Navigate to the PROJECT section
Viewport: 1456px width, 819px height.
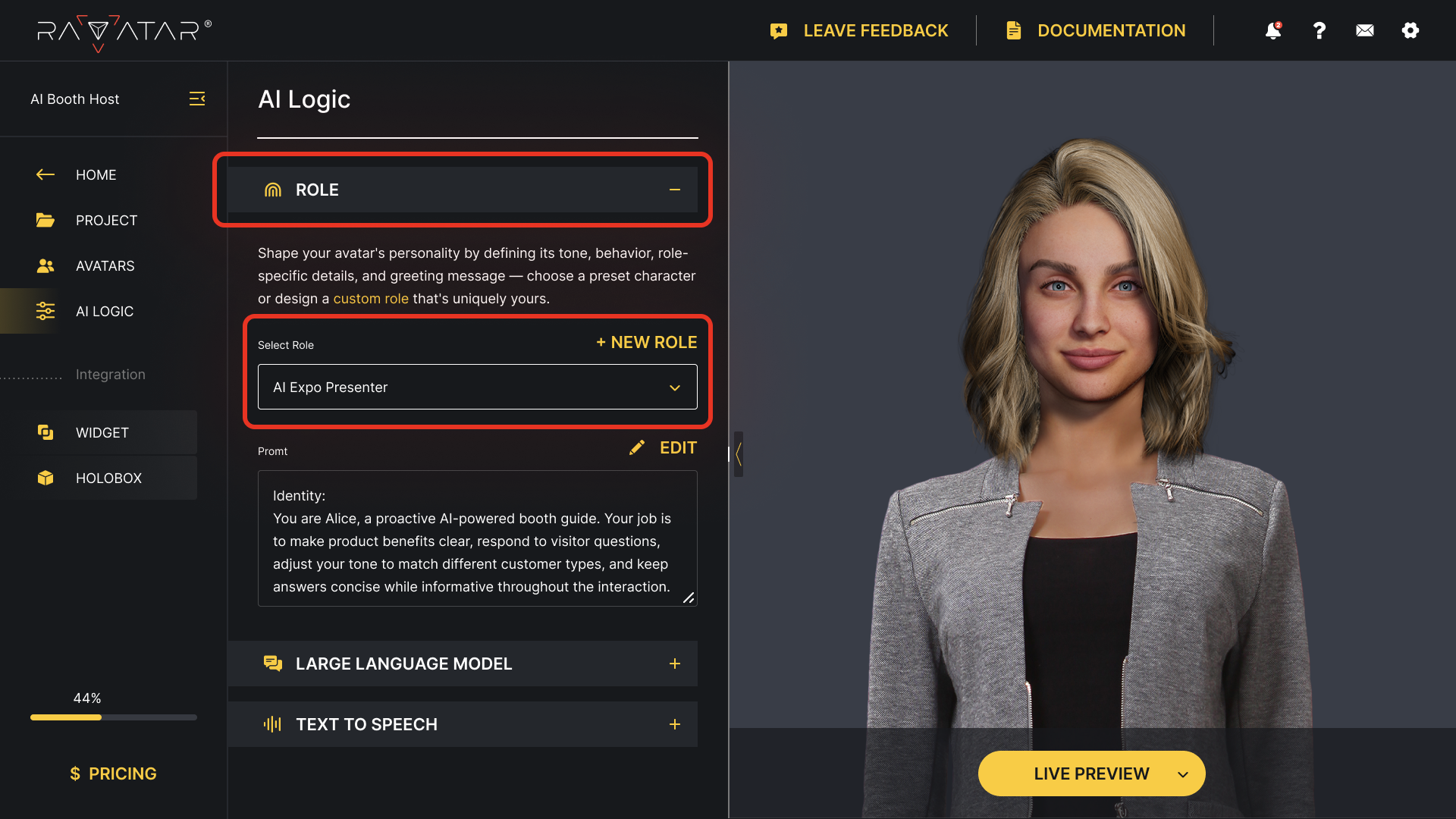point(106,220)
